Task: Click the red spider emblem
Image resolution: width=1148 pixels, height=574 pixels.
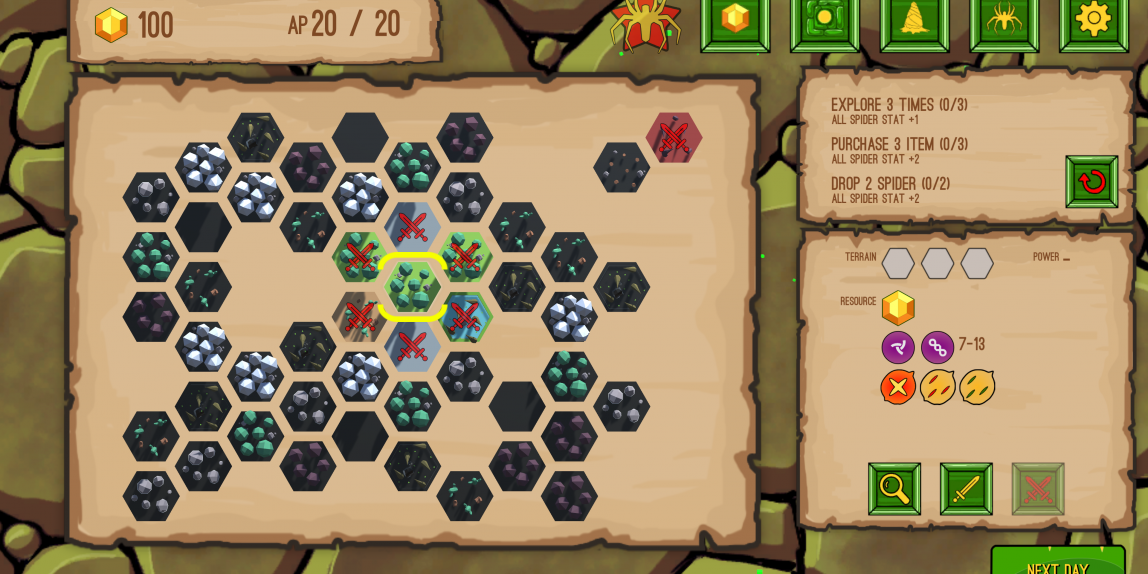Action: click(x=646, y=22)
